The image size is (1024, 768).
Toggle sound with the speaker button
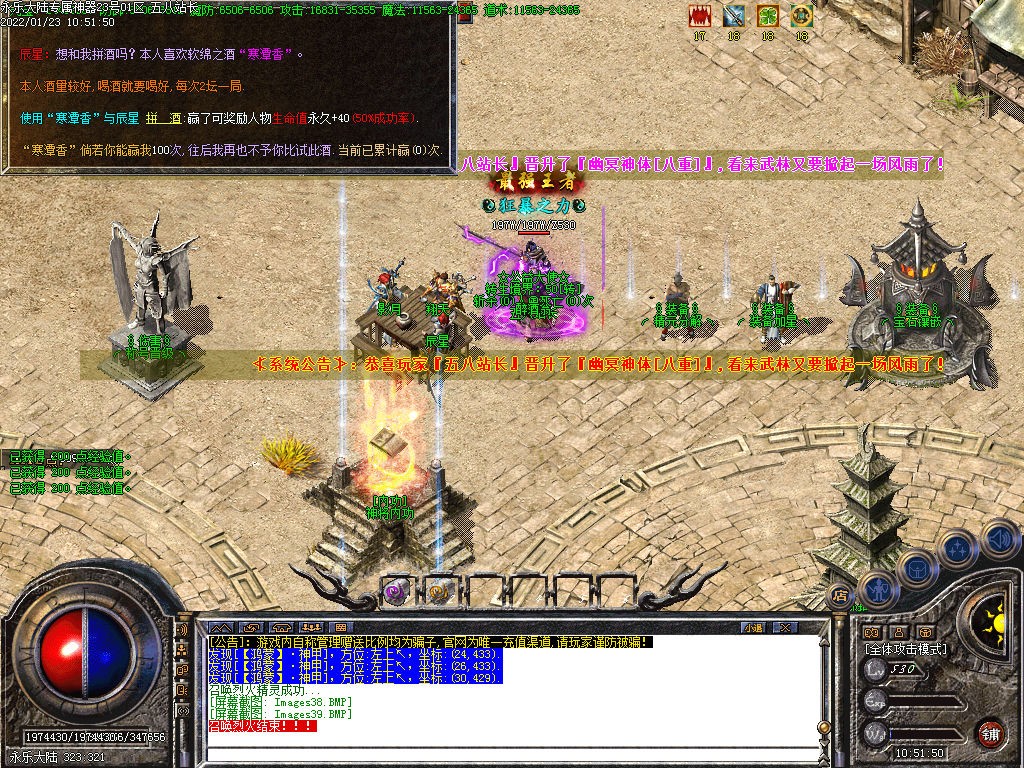coord(999,540)
